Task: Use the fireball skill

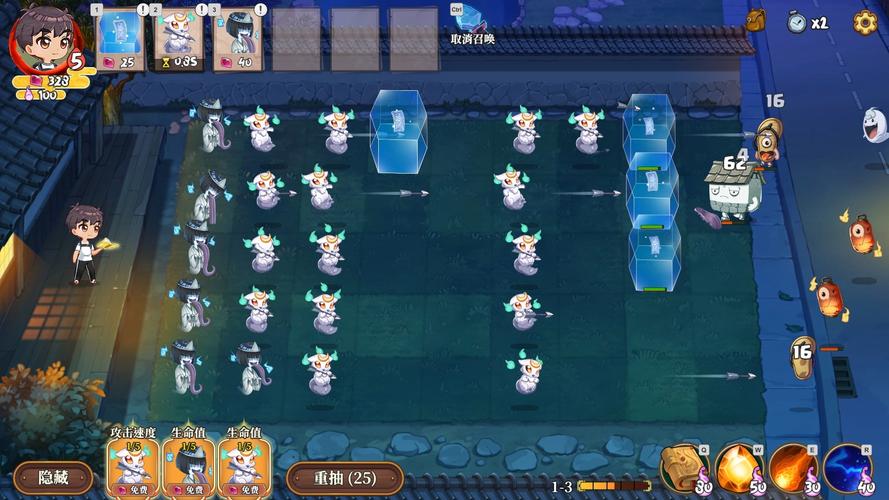Action: pyautogui.click(x=792, y=468)
